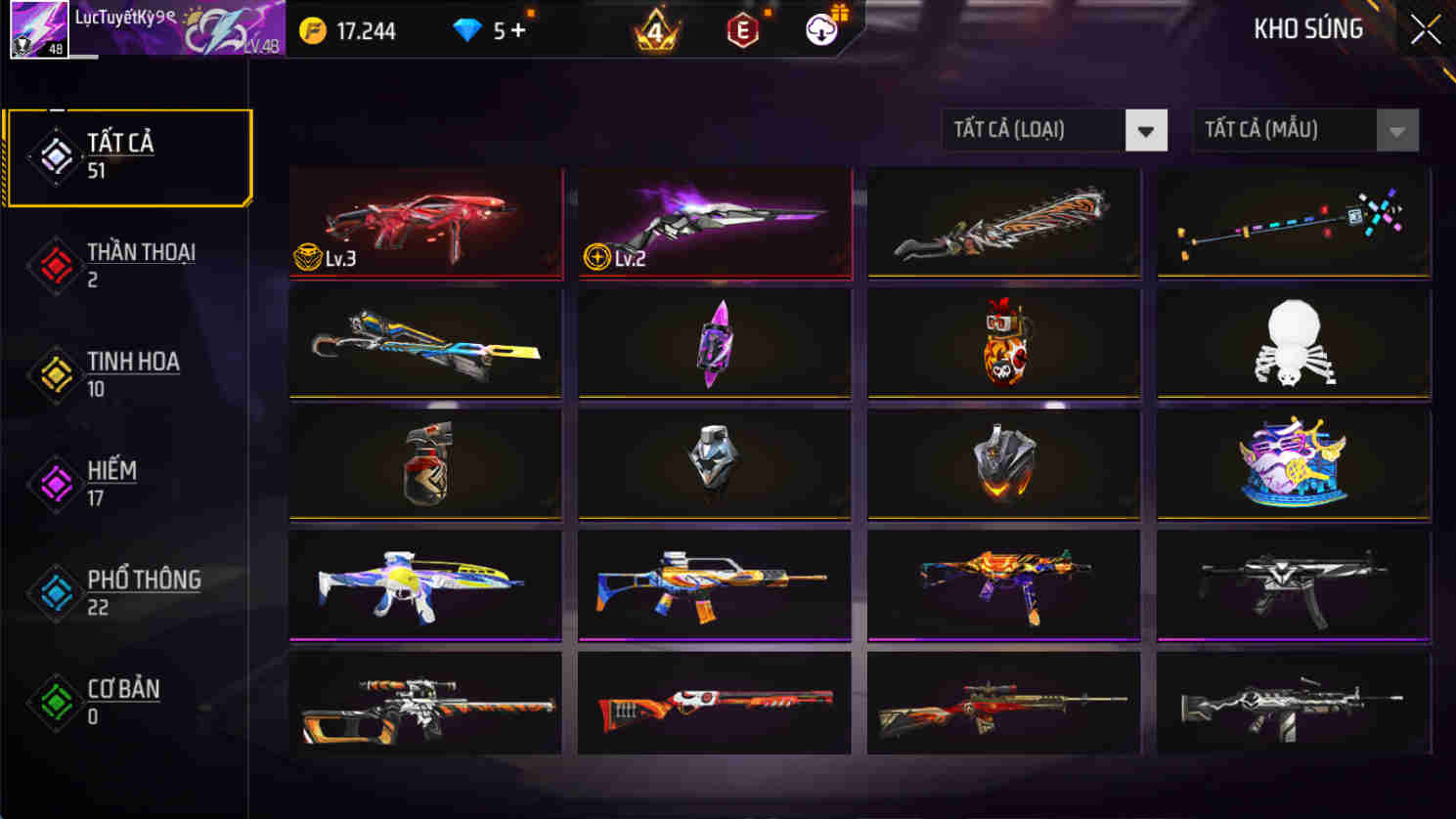This screenshot has height=819, width=1456.
Task: Select the Lv.3 red rifle skin
Action: 424,221
